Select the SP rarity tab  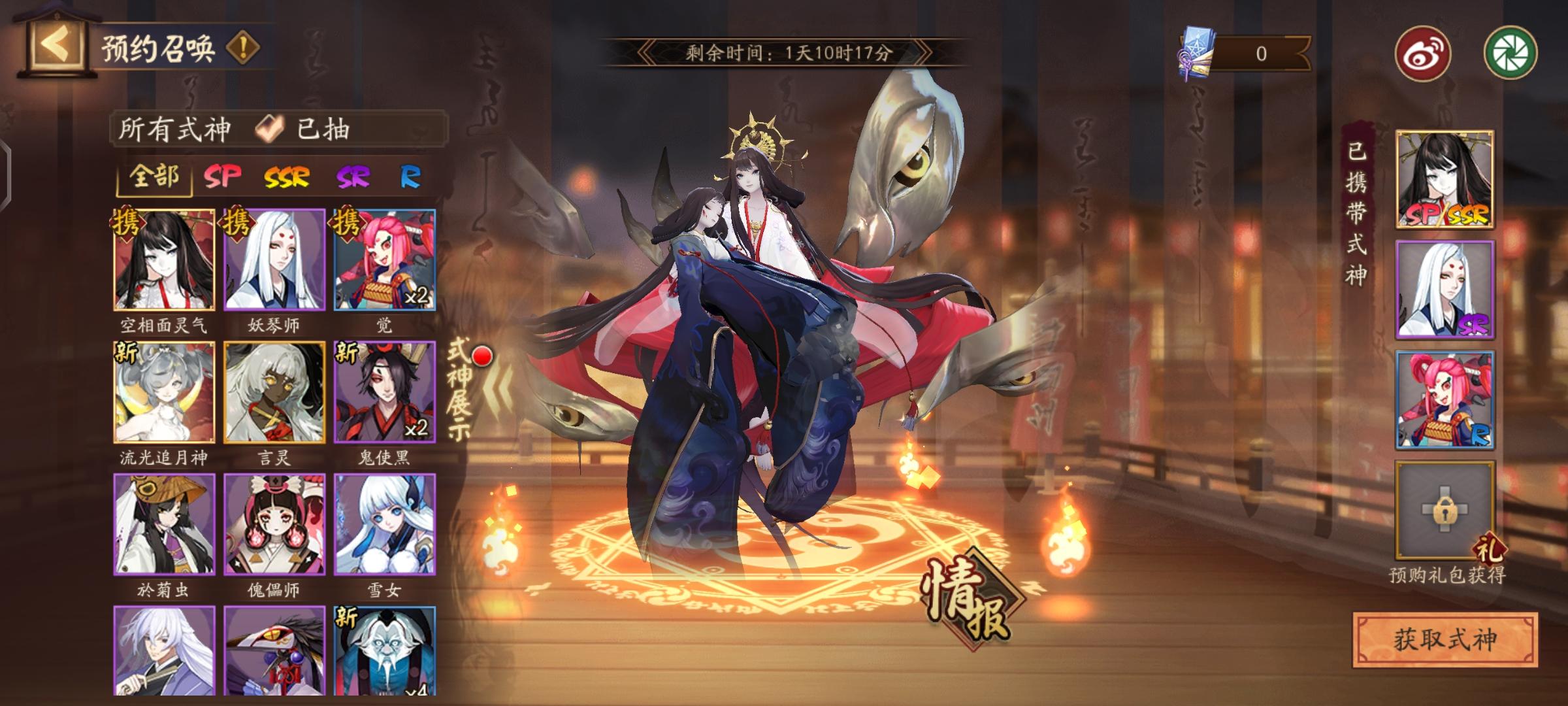223,175
